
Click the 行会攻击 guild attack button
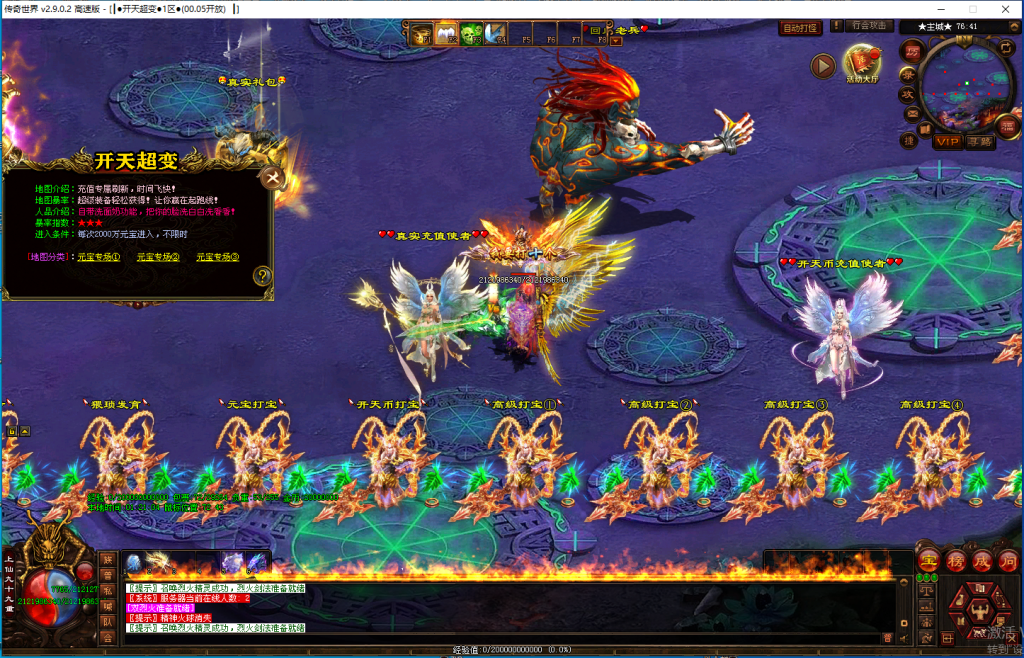click(x=869, y=27)
